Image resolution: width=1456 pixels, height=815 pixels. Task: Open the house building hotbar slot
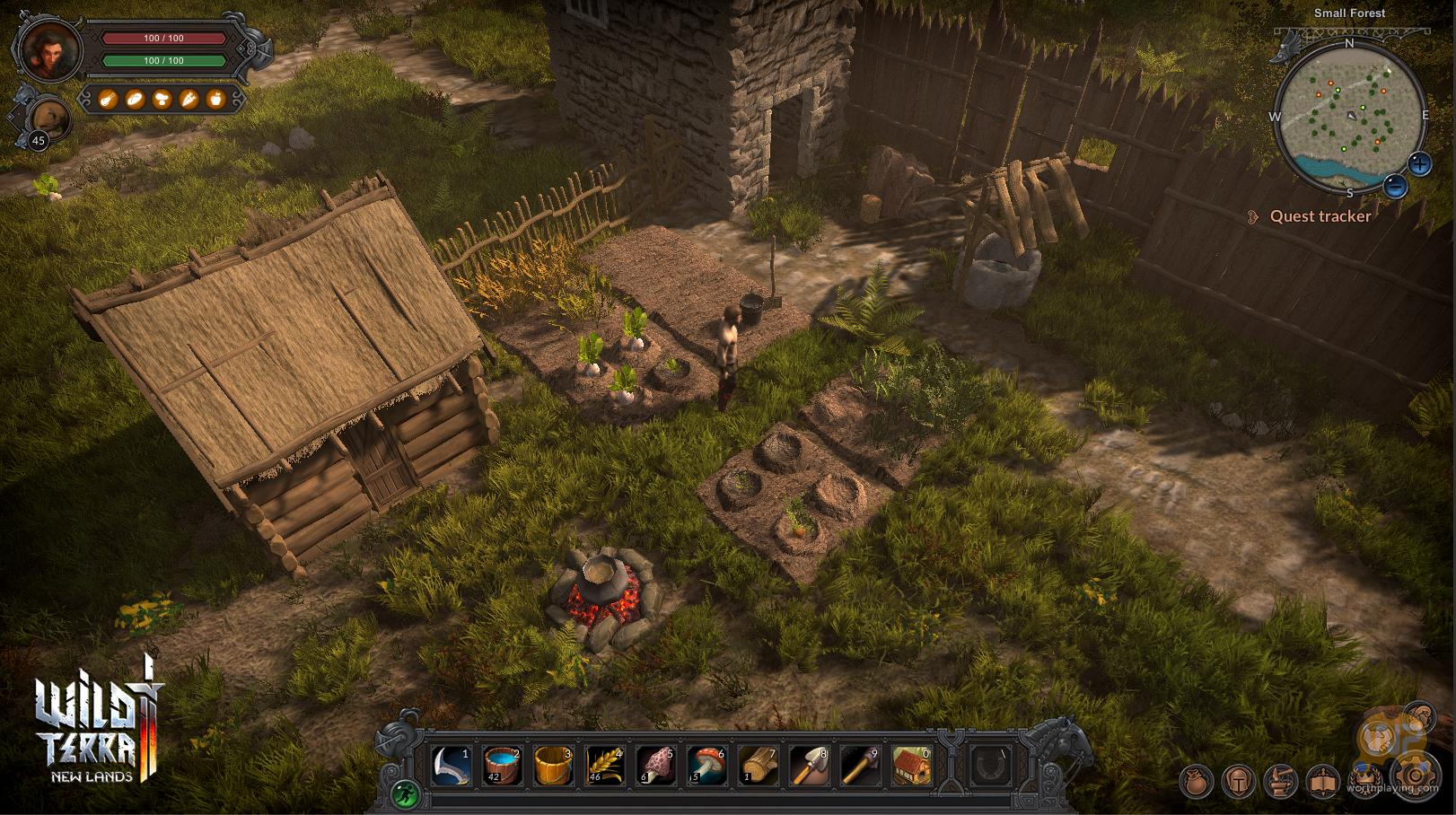912,767
